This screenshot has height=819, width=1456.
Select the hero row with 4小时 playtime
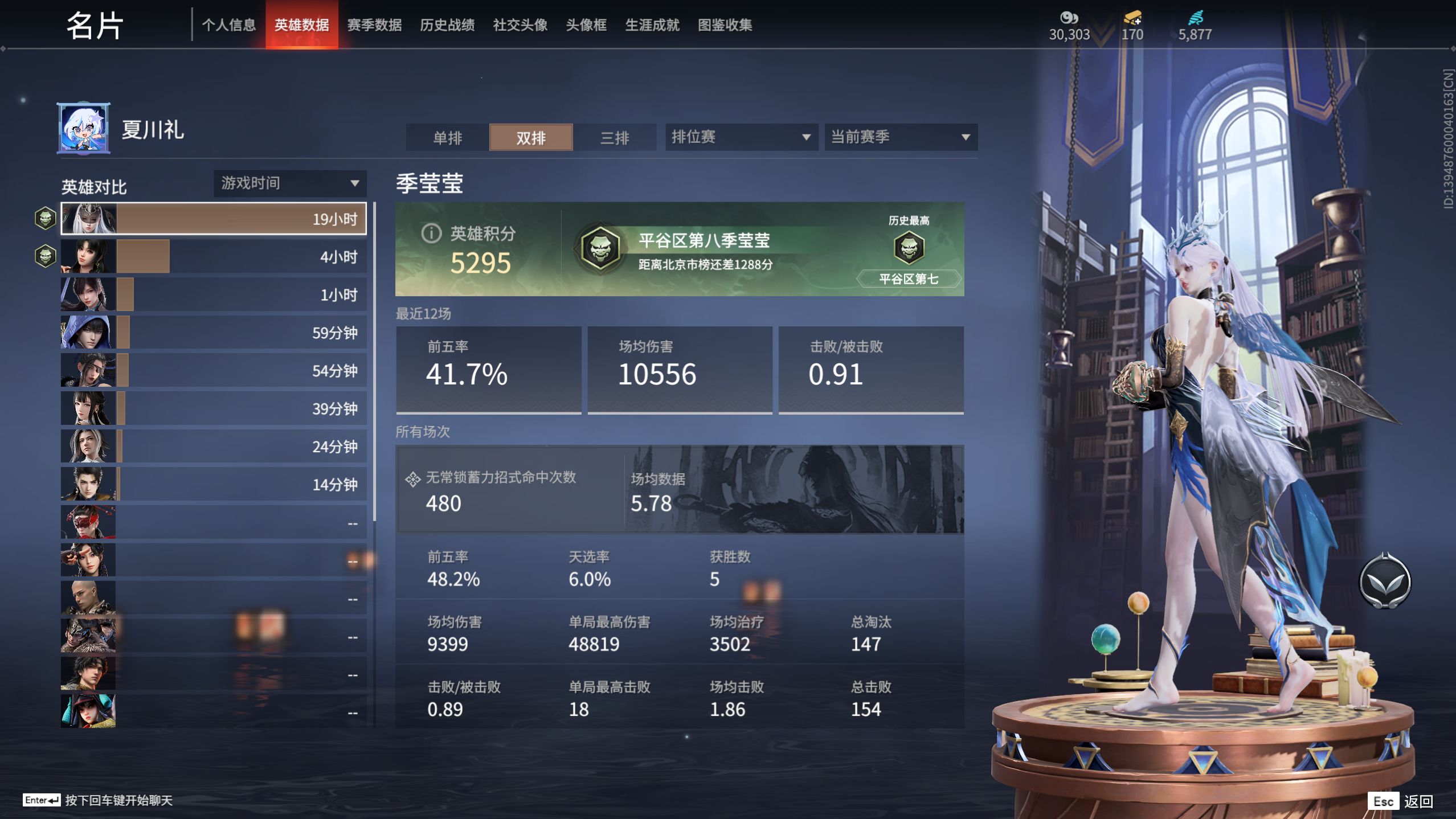coord(214,257)
